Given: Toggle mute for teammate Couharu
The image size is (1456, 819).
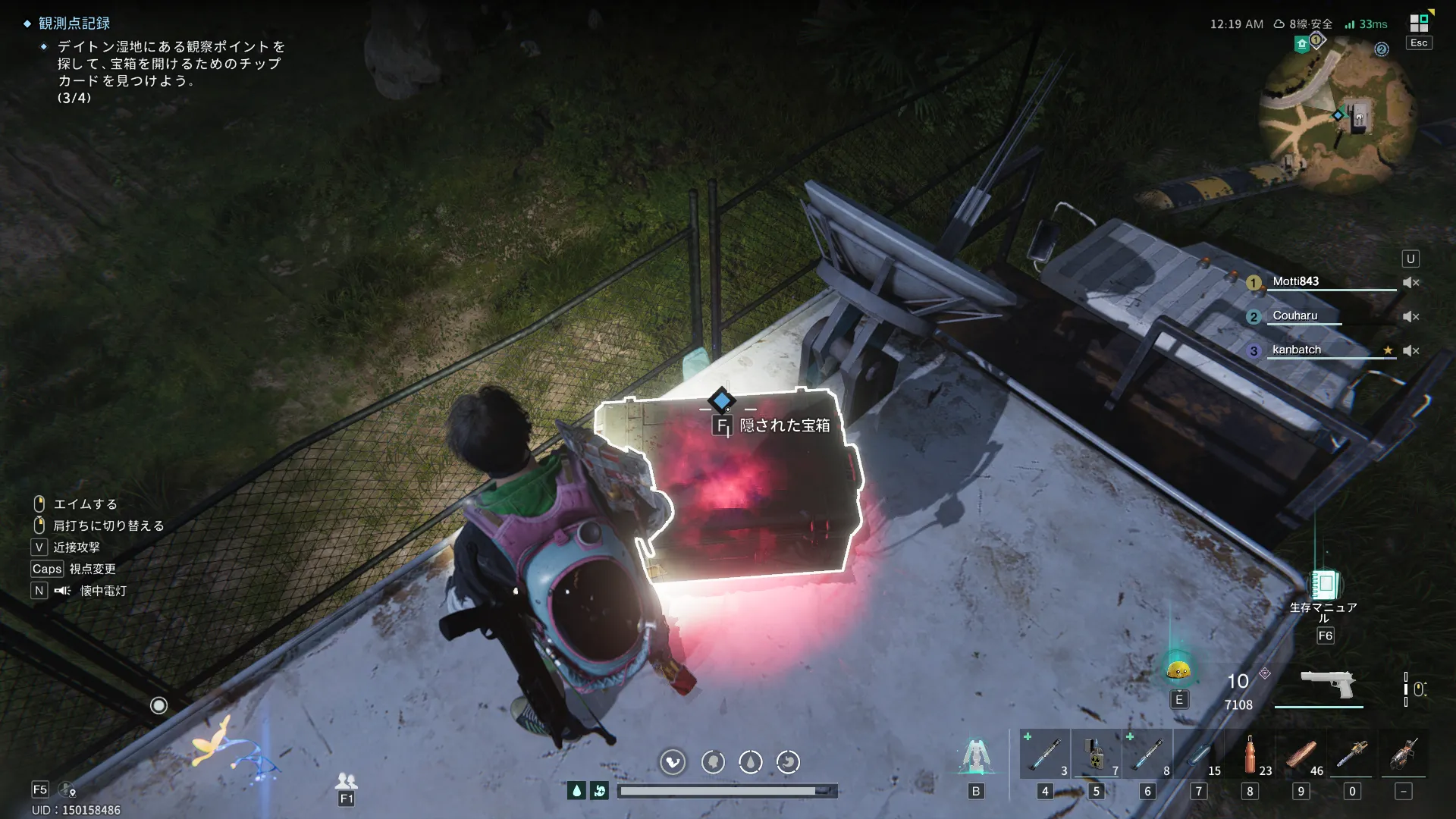Looking at the screenshot, I should tap(1410, 317).
